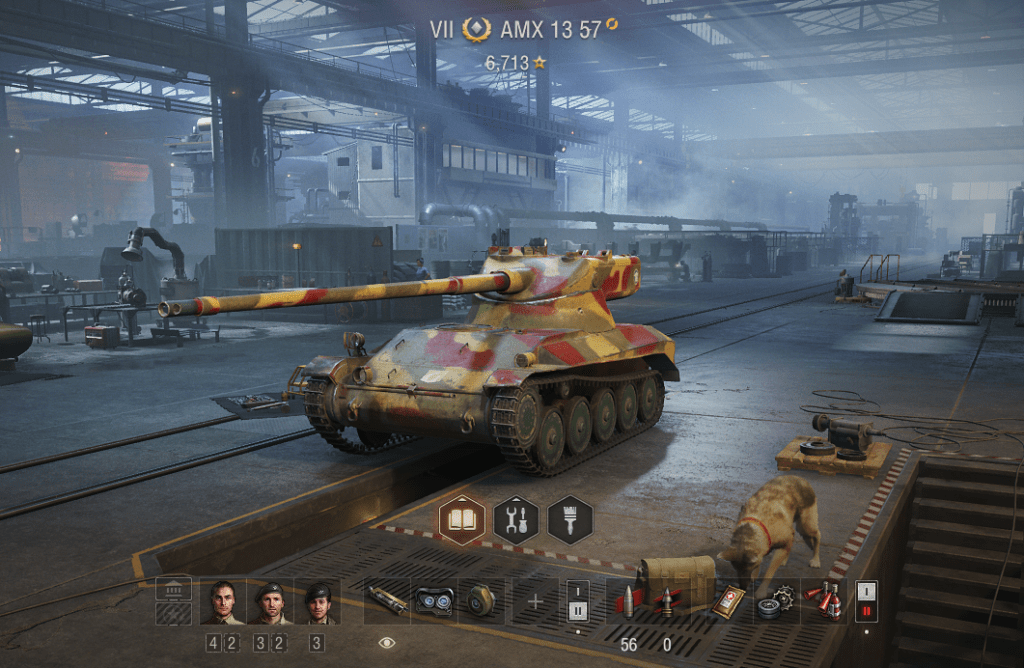Select the shell slot showing 0 rounds
1024x668 pixels.
(x=667, y=601)
